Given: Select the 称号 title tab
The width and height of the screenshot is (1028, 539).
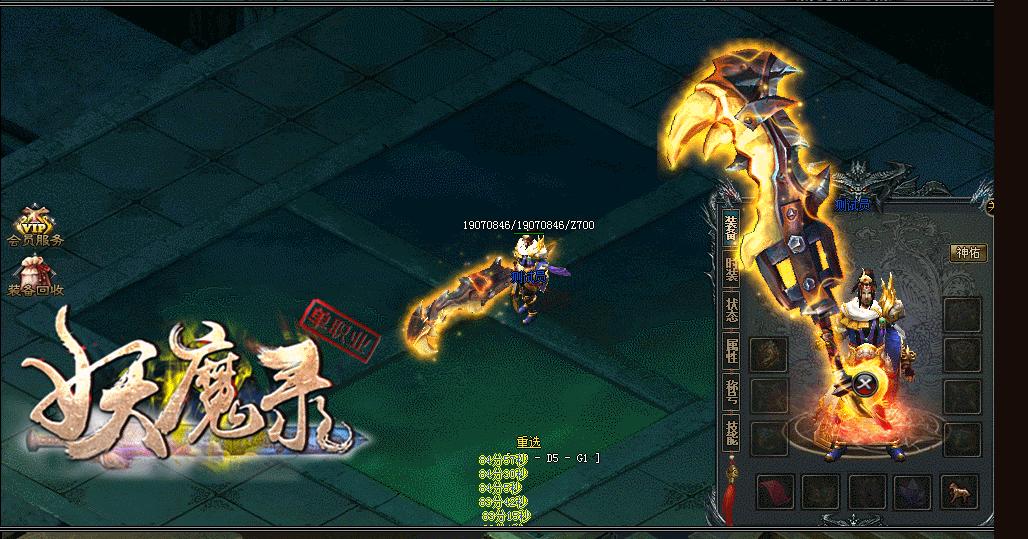Looking at the screenshot, I should point(732,391).
